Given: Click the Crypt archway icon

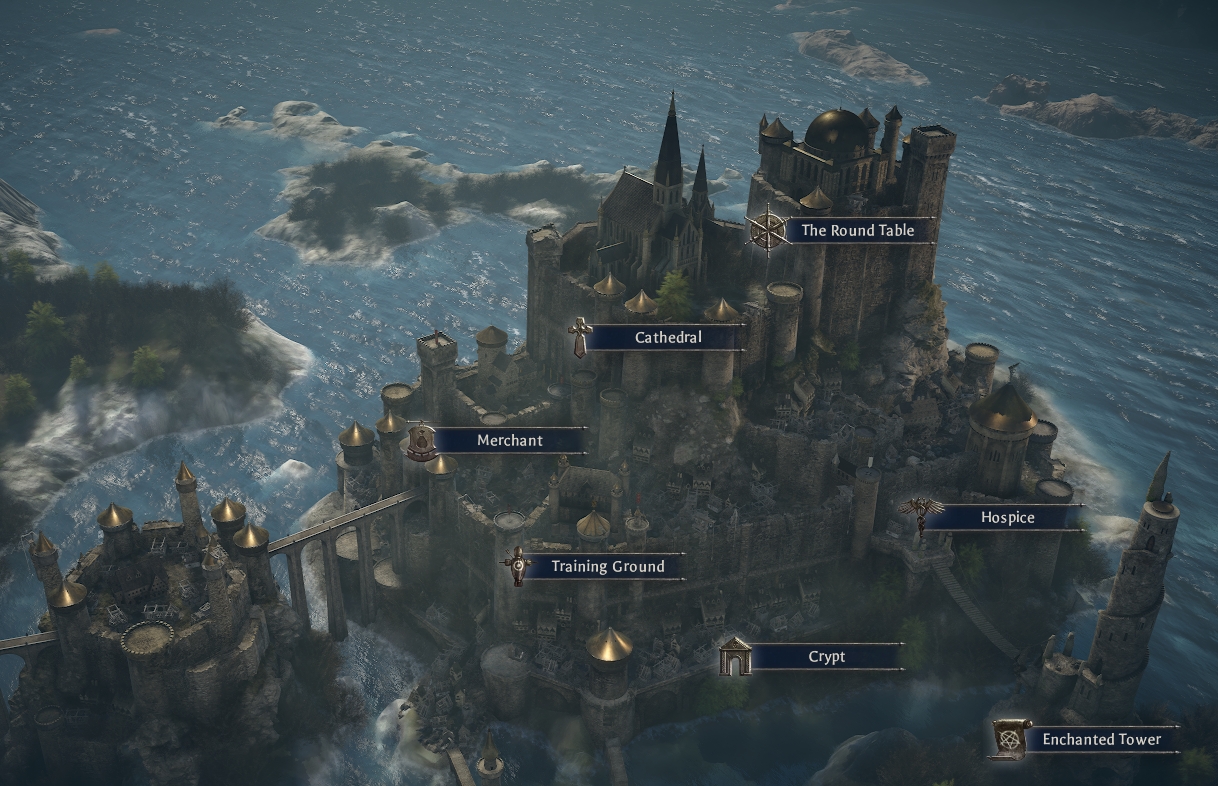Looking at the screenshot, I should pyautogui.click(x=735, y=657).
